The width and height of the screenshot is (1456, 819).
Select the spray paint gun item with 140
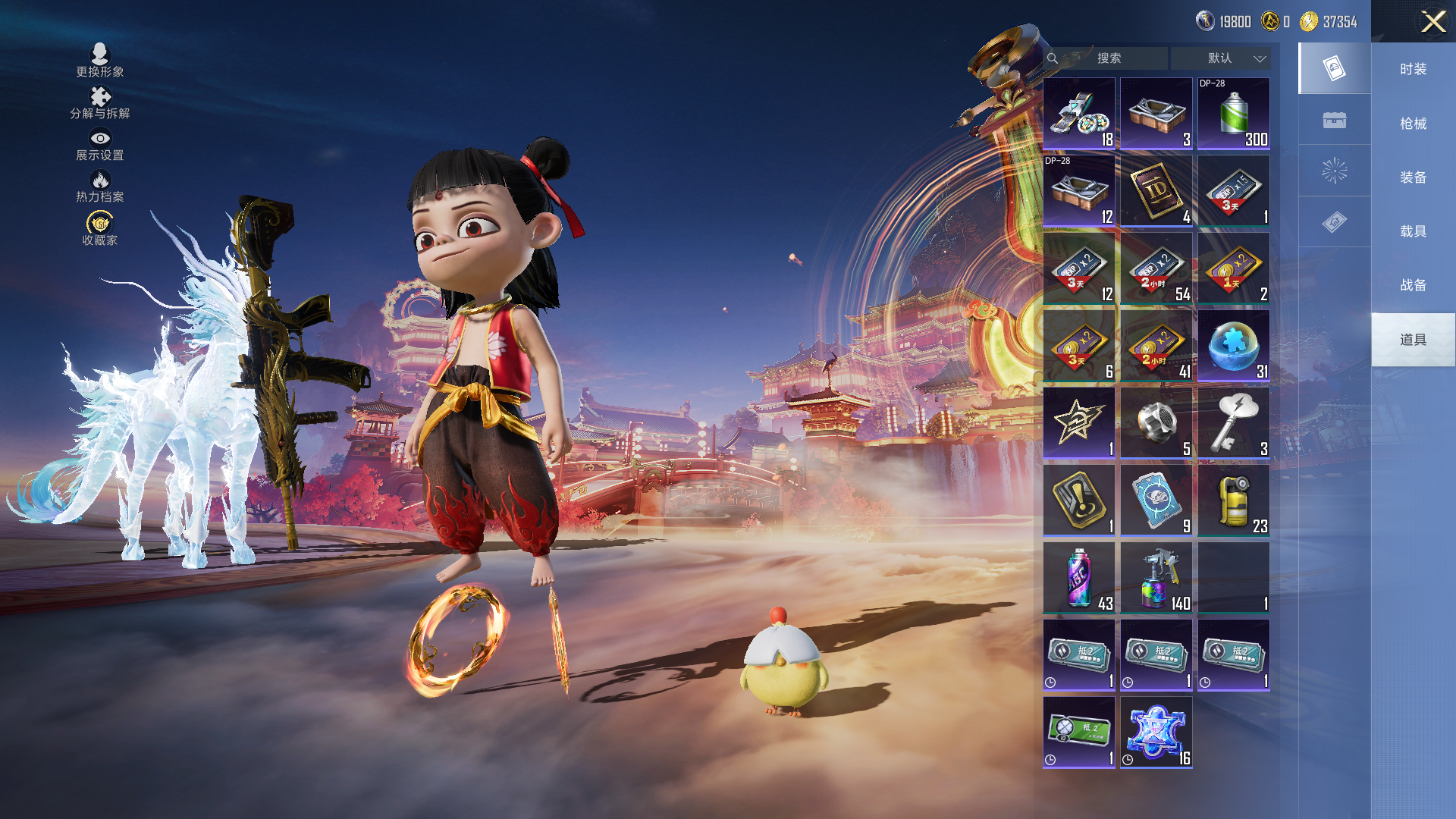tap(1156, 578)
